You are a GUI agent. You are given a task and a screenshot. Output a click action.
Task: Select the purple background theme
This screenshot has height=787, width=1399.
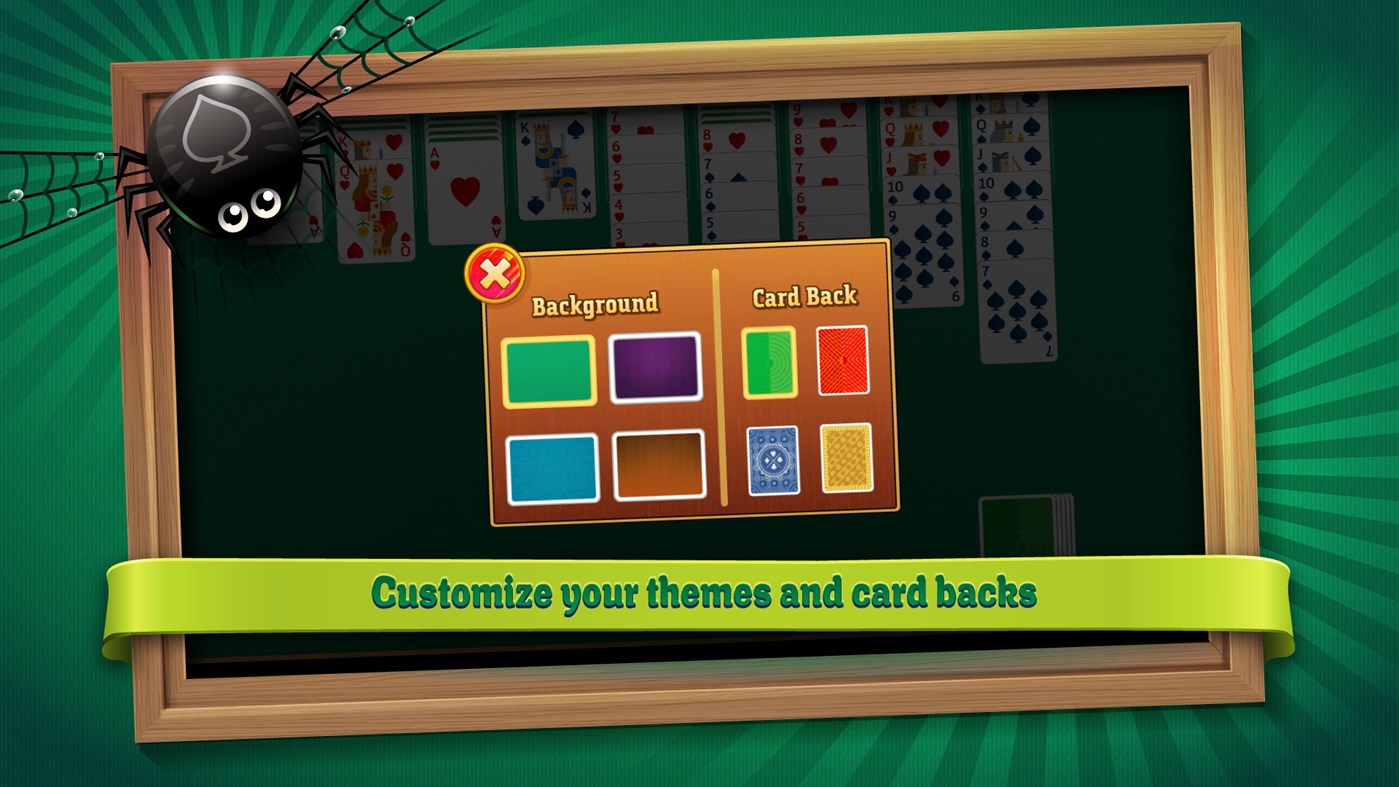tap(655, 367)
